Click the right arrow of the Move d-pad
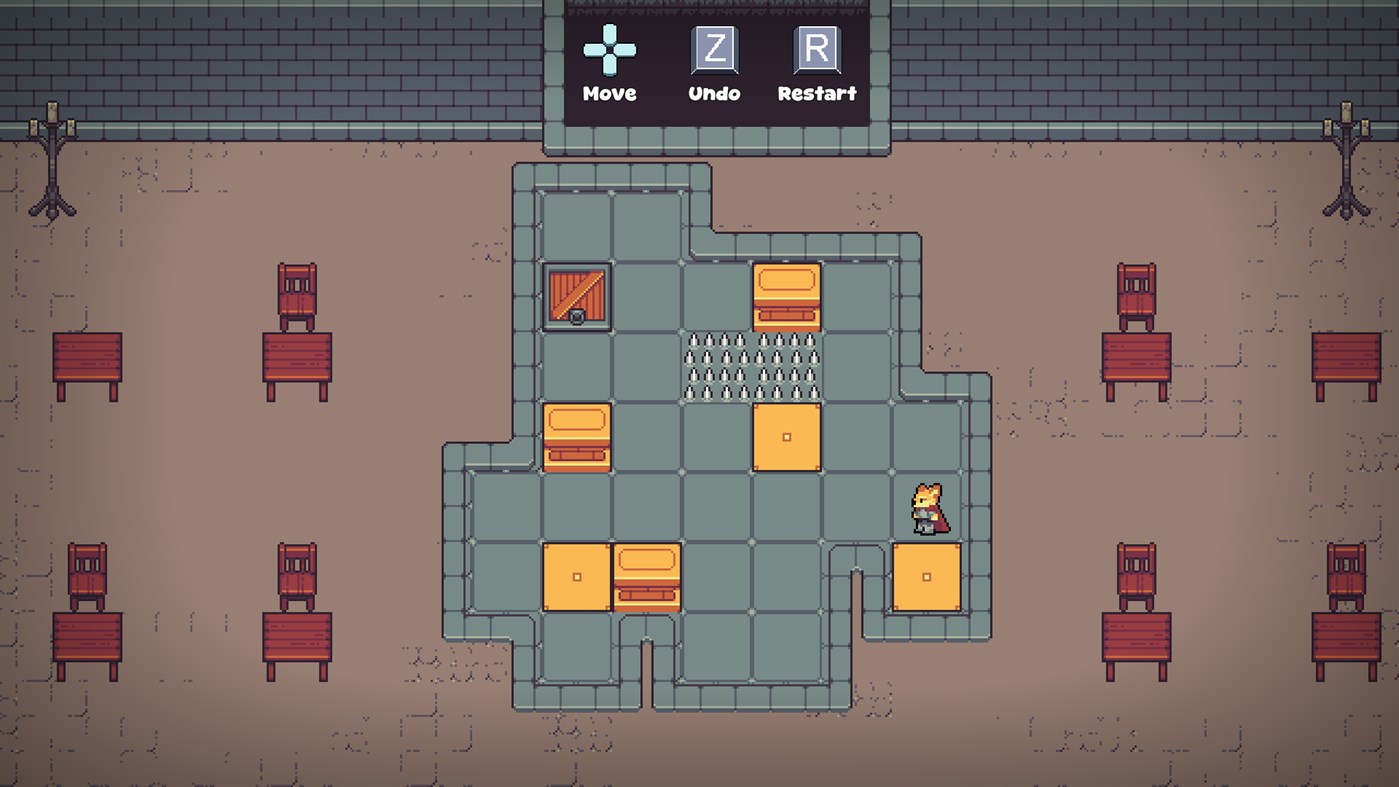Image resolution: width=1399 pixels, height=787 pixels. tap(624, 51)
